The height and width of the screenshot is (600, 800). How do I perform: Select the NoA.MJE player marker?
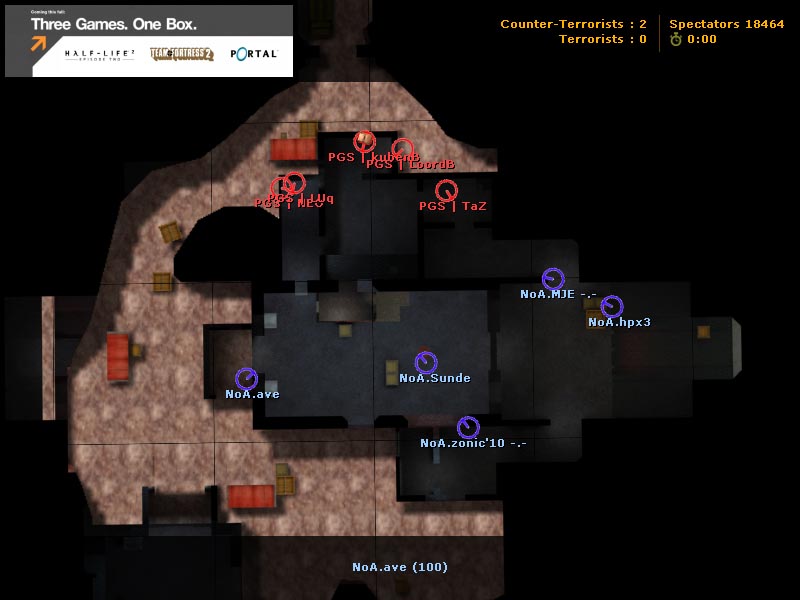click(x=553, y=279)
